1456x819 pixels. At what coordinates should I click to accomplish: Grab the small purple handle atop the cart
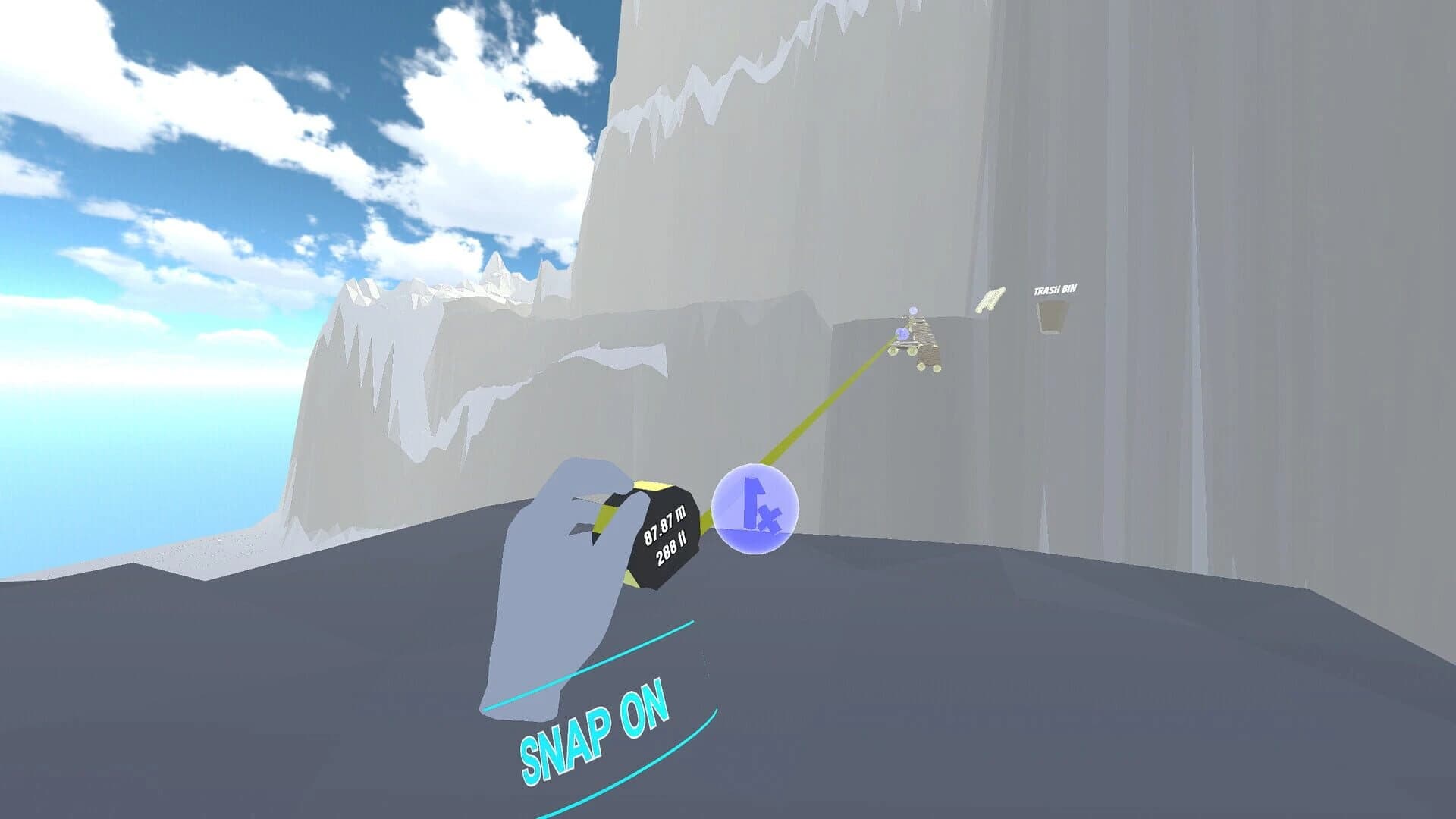tap(914, 310)
